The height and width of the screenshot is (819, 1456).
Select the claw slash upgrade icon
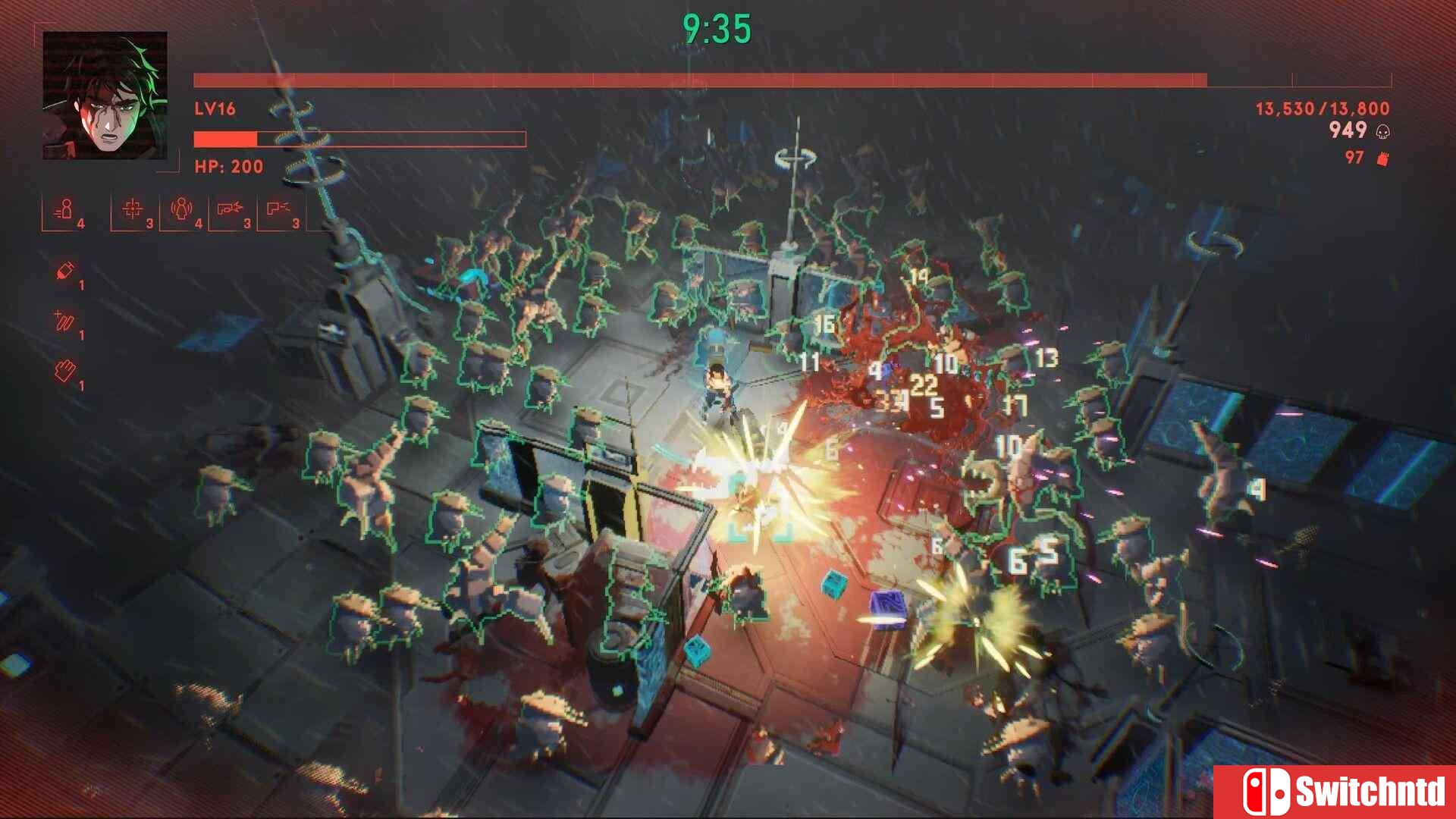pos(64,322)
